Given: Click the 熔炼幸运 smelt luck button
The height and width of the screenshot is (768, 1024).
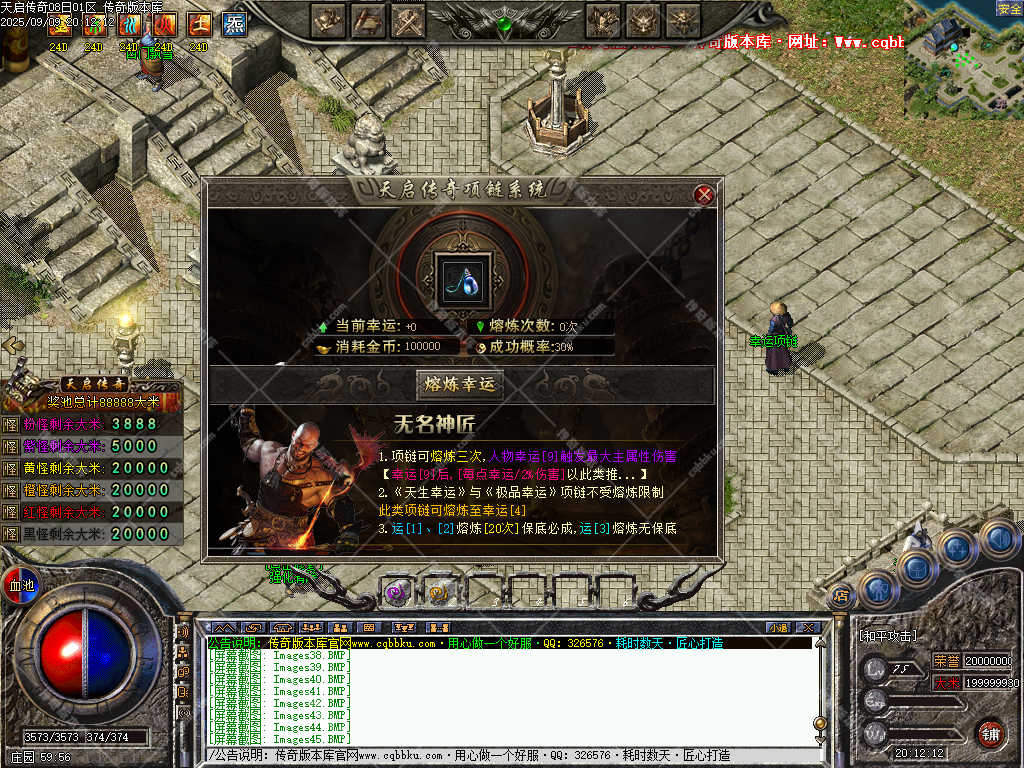Looking at the screenshot, I should tap(460, 384).
